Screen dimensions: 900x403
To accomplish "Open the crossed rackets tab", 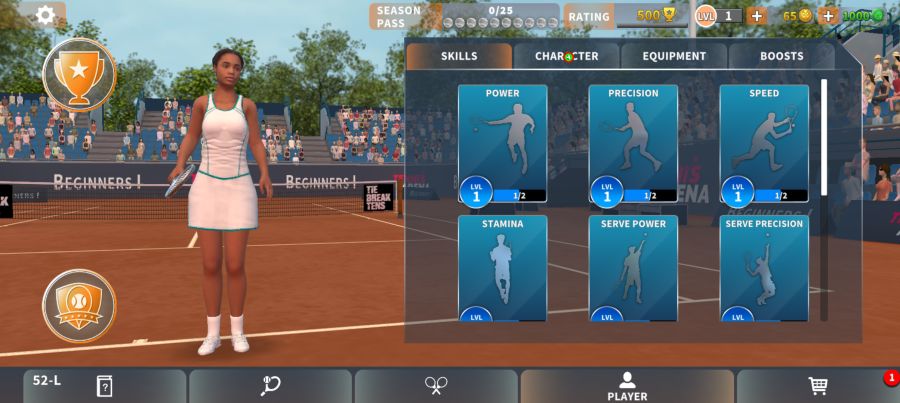I will (x=436, y=386).
